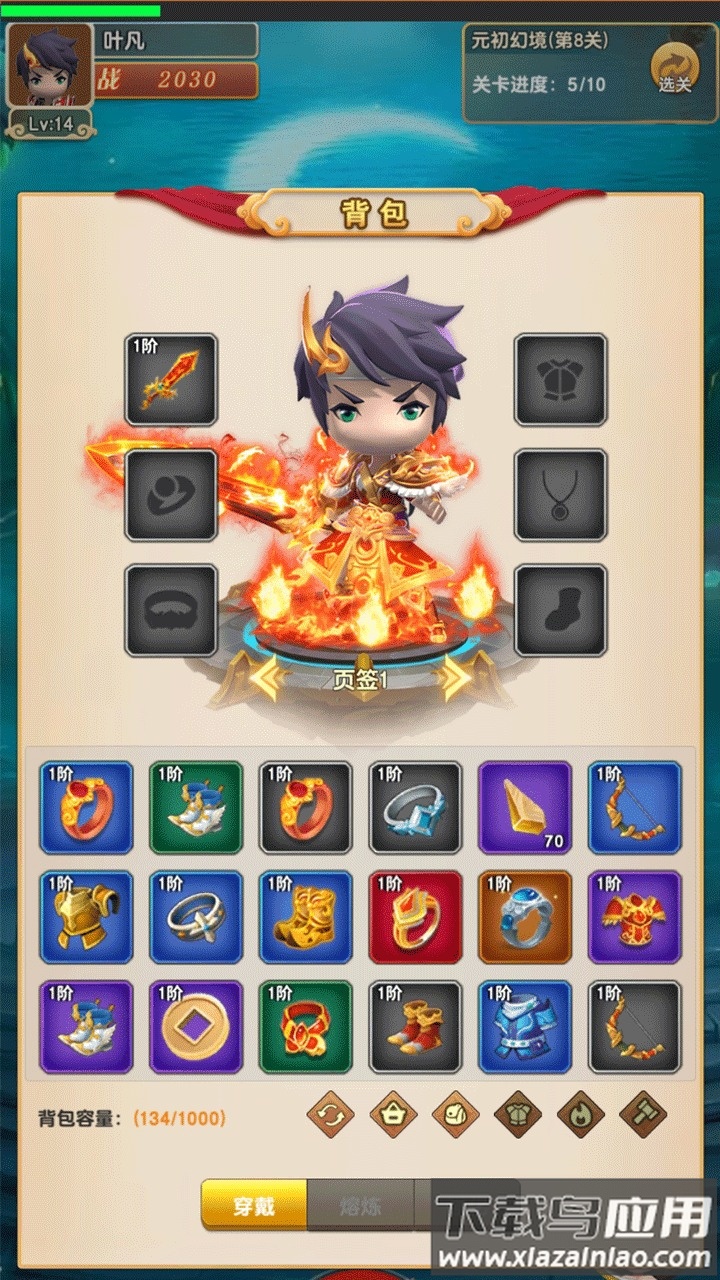
Task: Go to the next page with right arrow
Action: click(455, 680)
